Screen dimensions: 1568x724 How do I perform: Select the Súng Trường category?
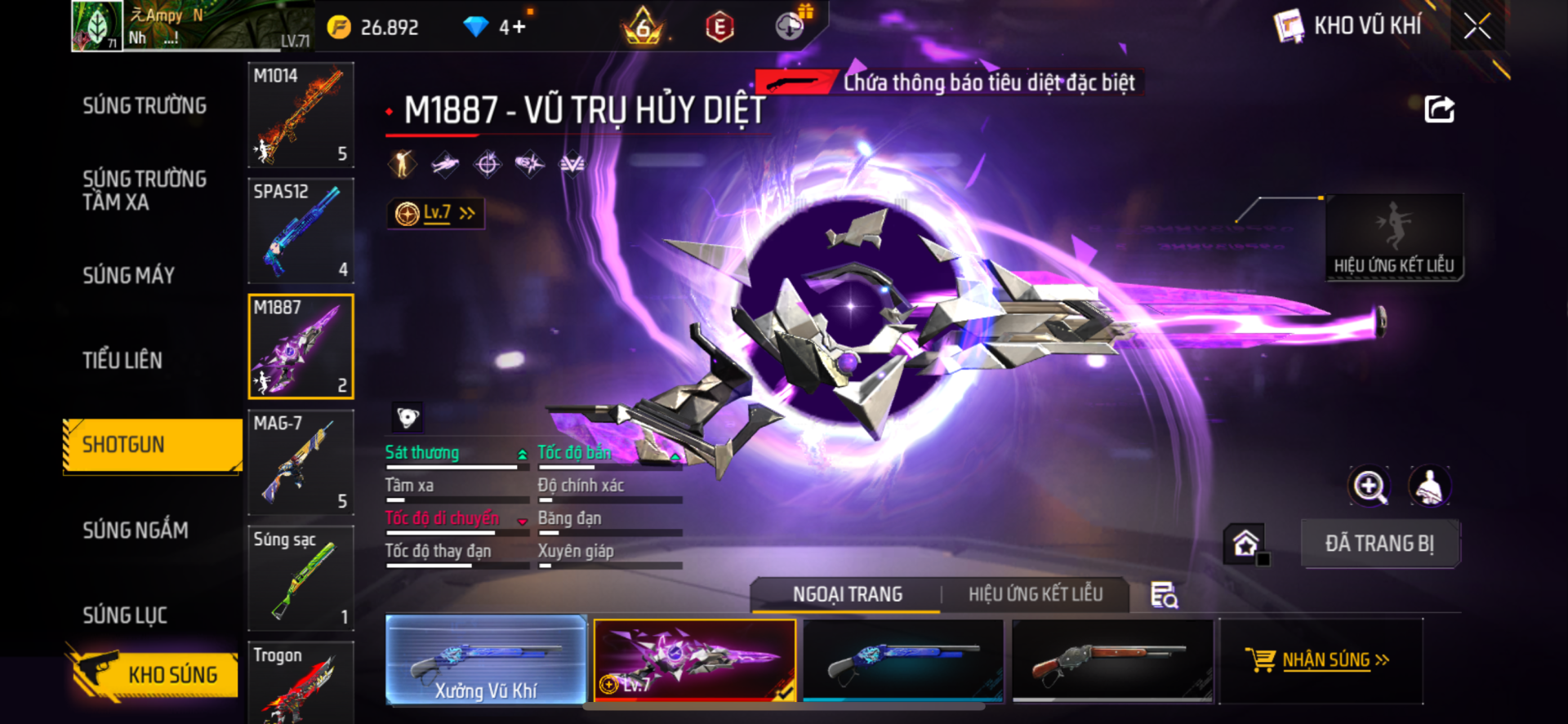pyautogui.click(x=145, y=106)
